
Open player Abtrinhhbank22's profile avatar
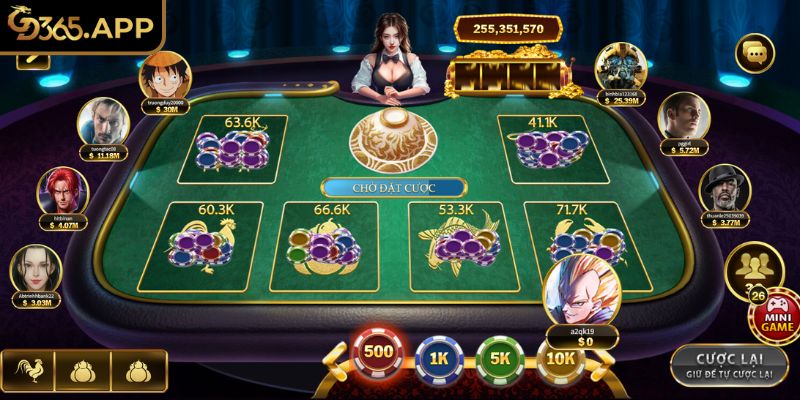36,269
